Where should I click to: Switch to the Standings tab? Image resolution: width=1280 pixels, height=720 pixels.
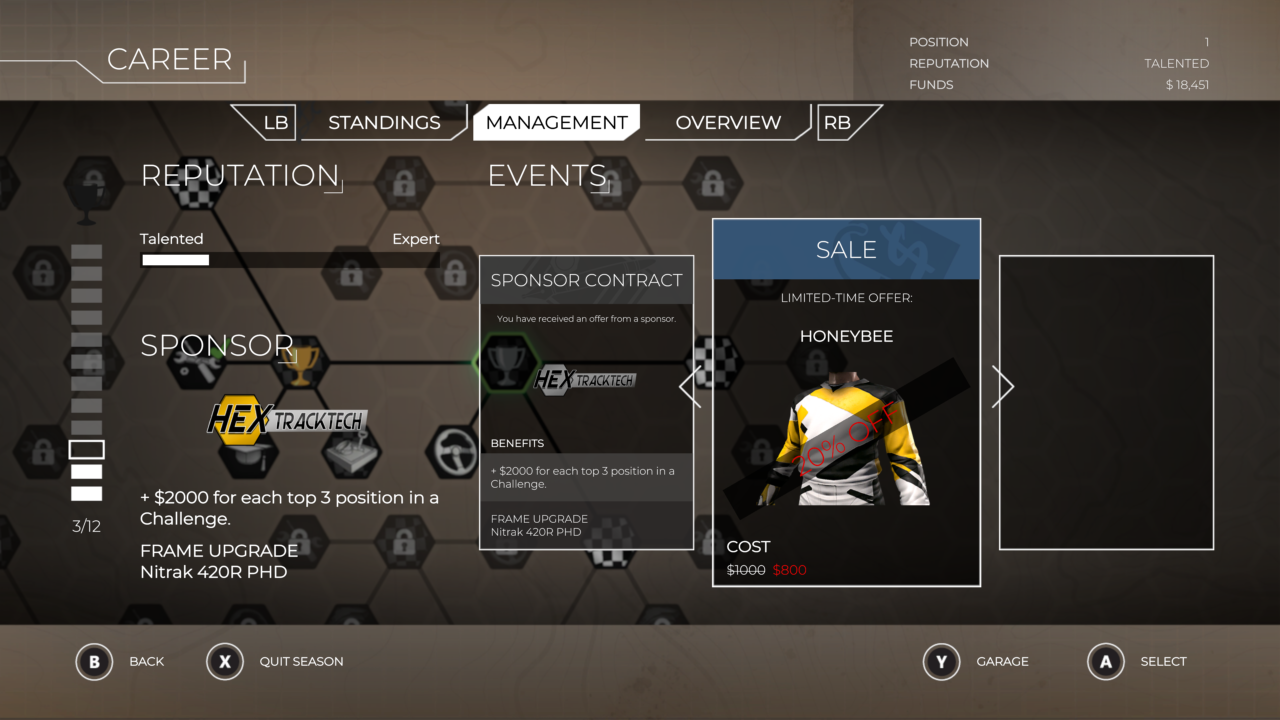[x=384, y=123]
